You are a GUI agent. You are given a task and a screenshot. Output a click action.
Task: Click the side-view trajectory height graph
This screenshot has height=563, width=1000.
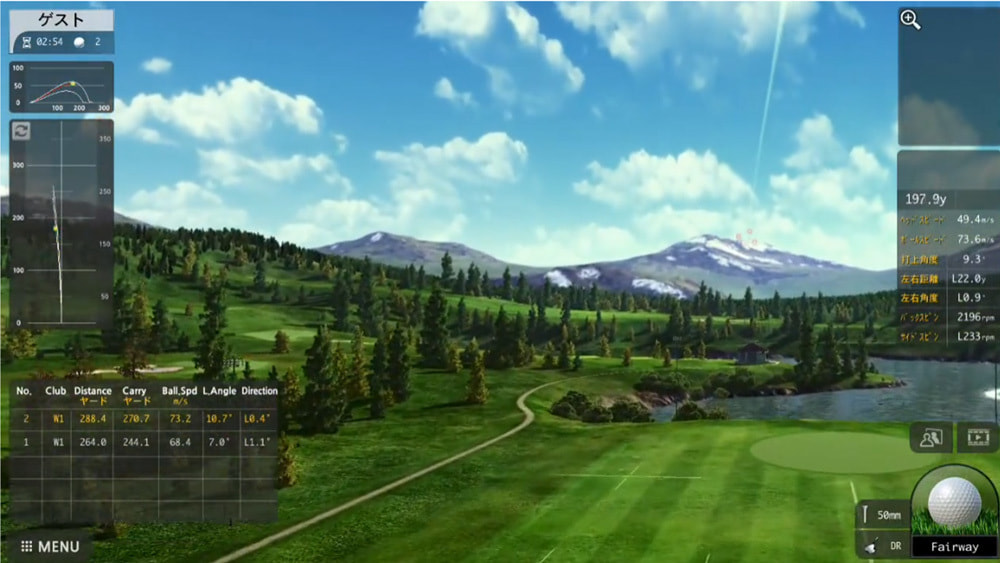point(62,88)
